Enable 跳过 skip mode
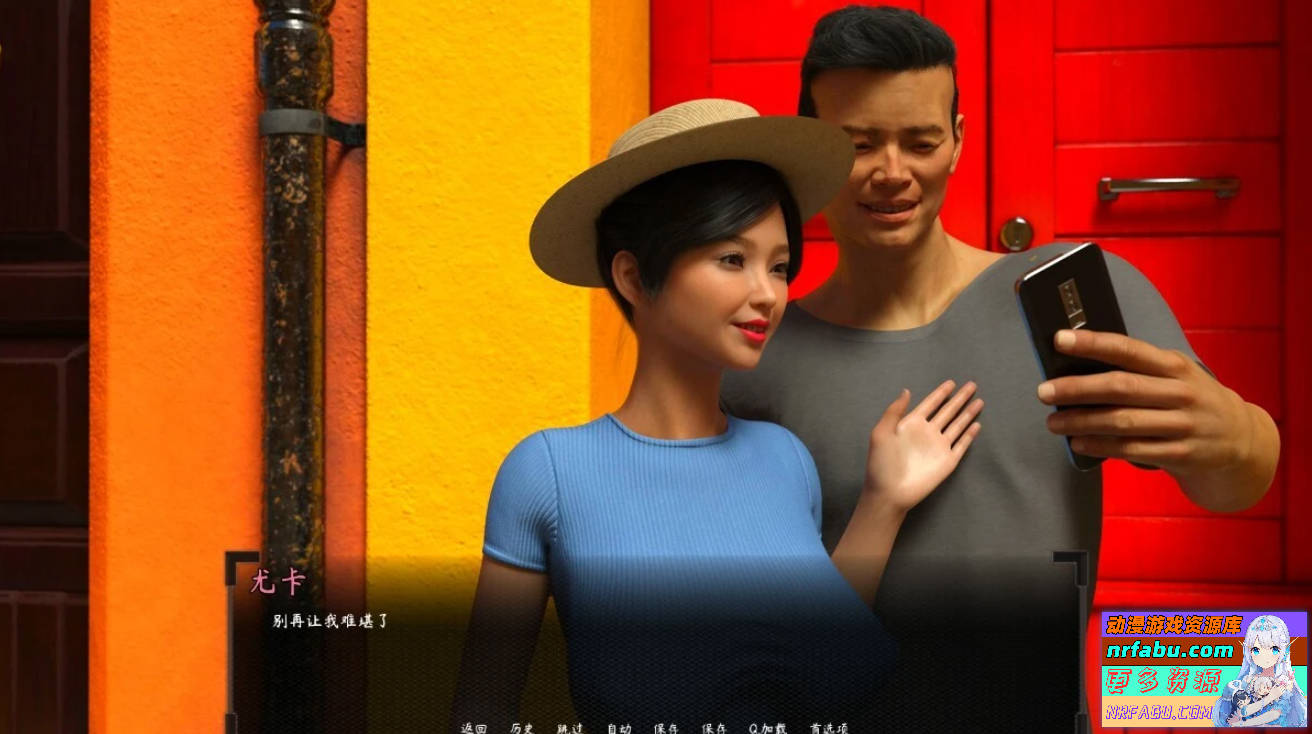The width and height of the screenshot is (1312, 734). coord(570,728)
